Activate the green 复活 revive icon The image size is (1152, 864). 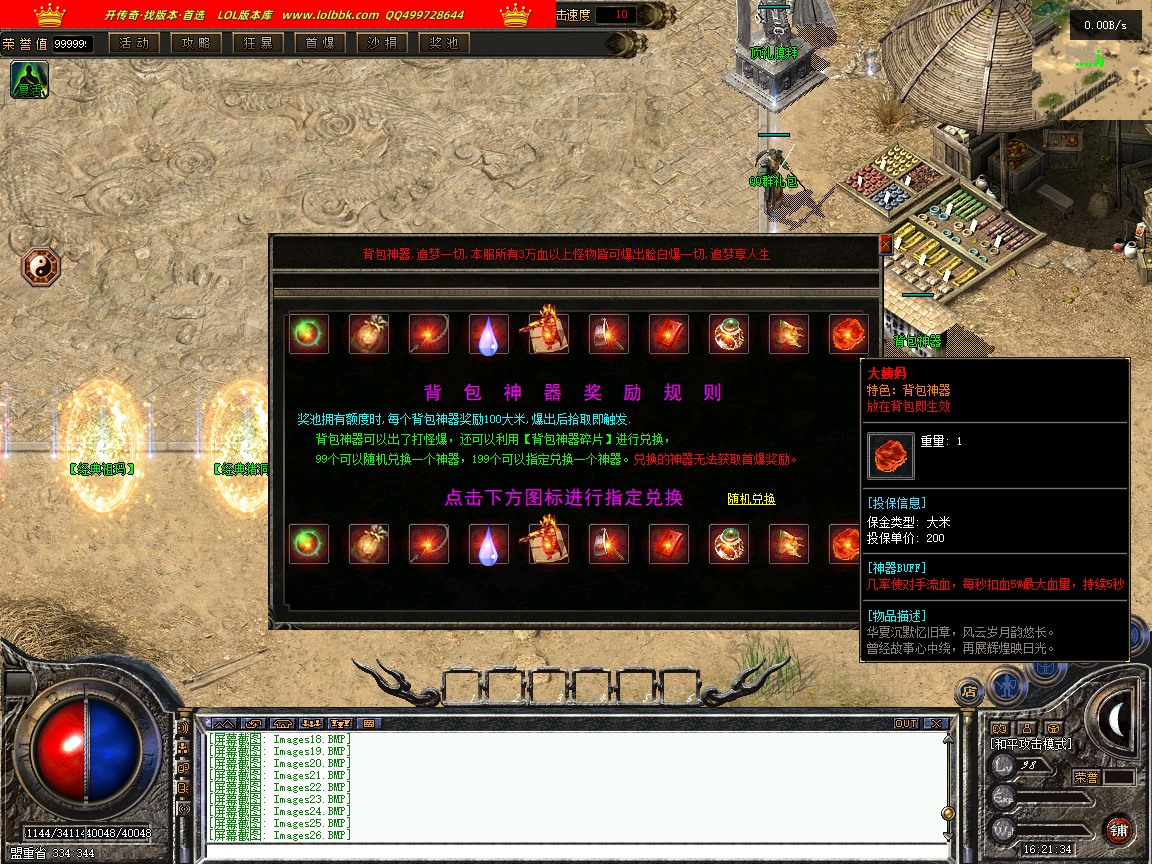pyautogui.click(x=30, y=80)
